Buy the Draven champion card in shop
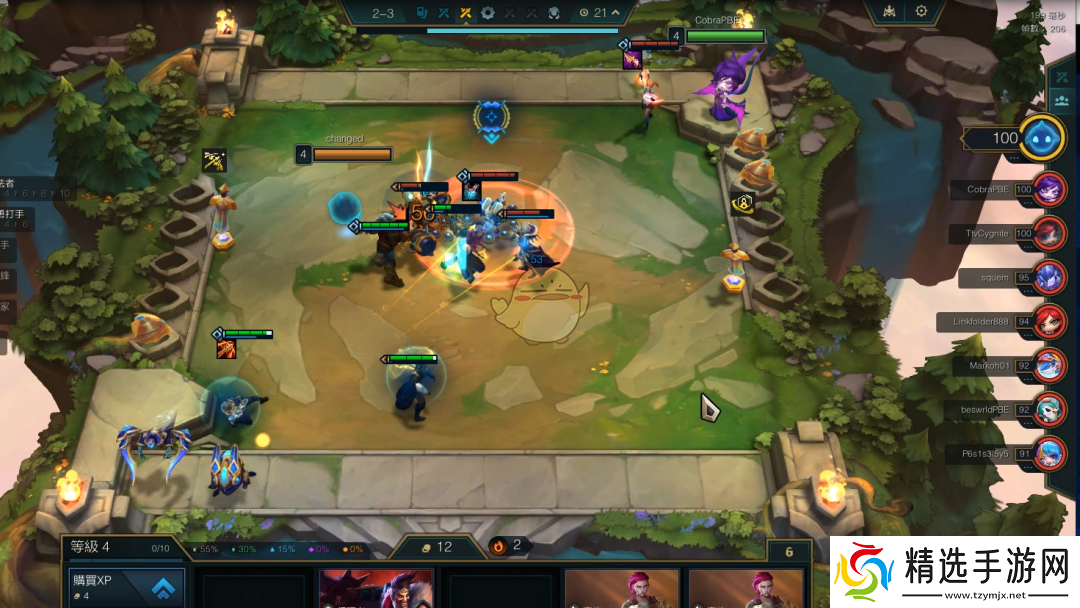The width and height of the screenshot is (1080, 608). pos(376,589)
